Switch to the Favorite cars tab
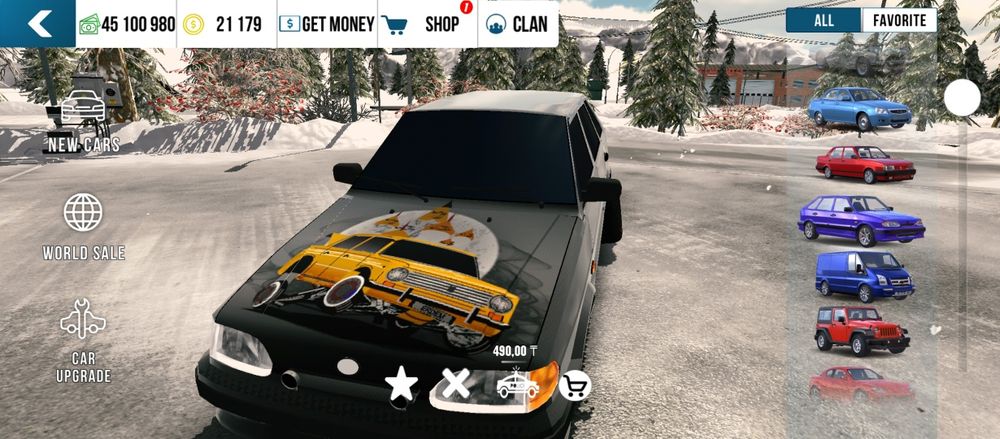The image size is (1000, 439). (899, 20)
